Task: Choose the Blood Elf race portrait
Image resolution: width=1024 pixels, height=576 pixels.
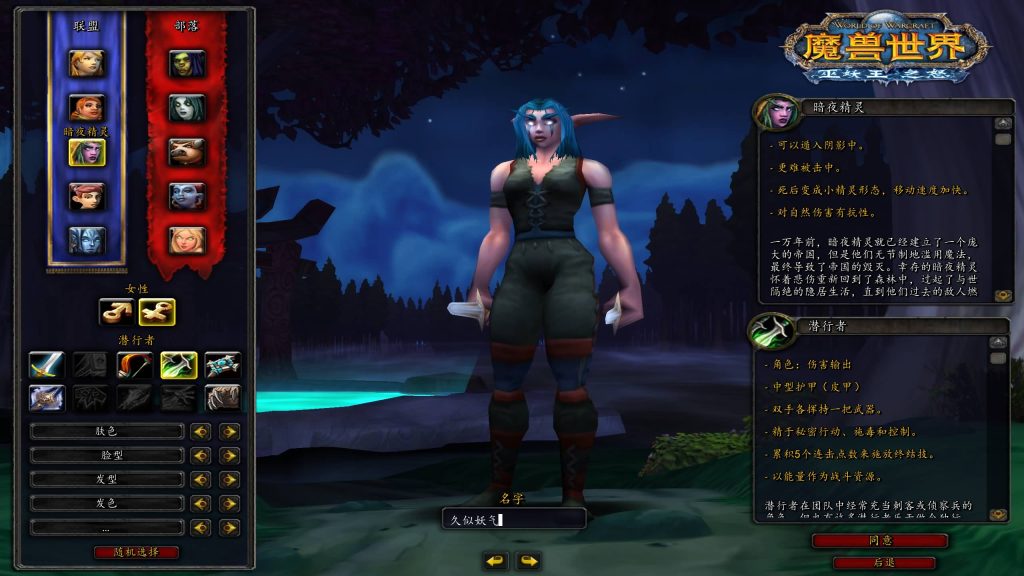Action: 187,240
